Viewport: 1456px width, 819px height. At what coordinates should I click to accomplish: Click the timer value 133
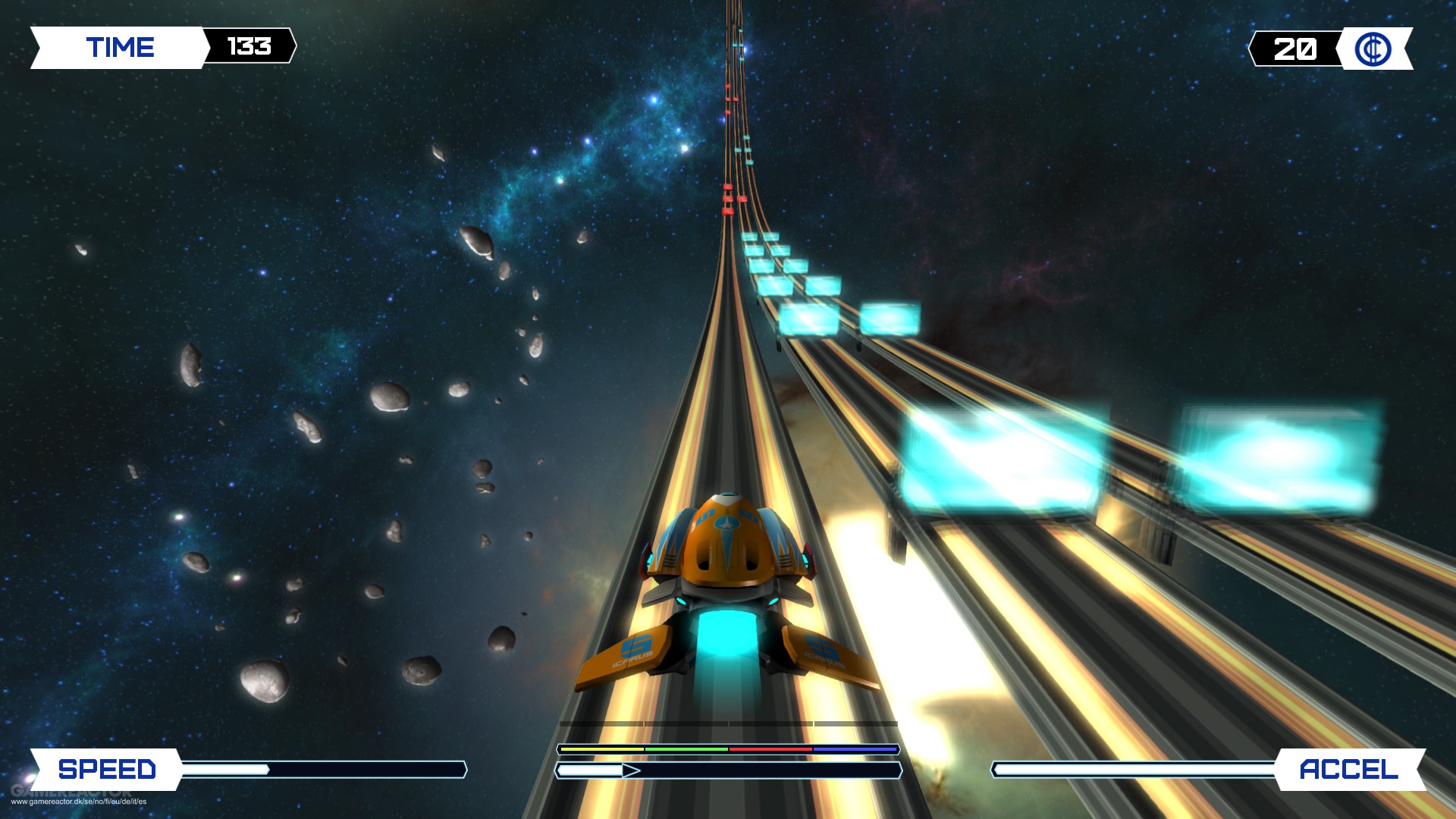pyautogui.click(x=249, y=47)
